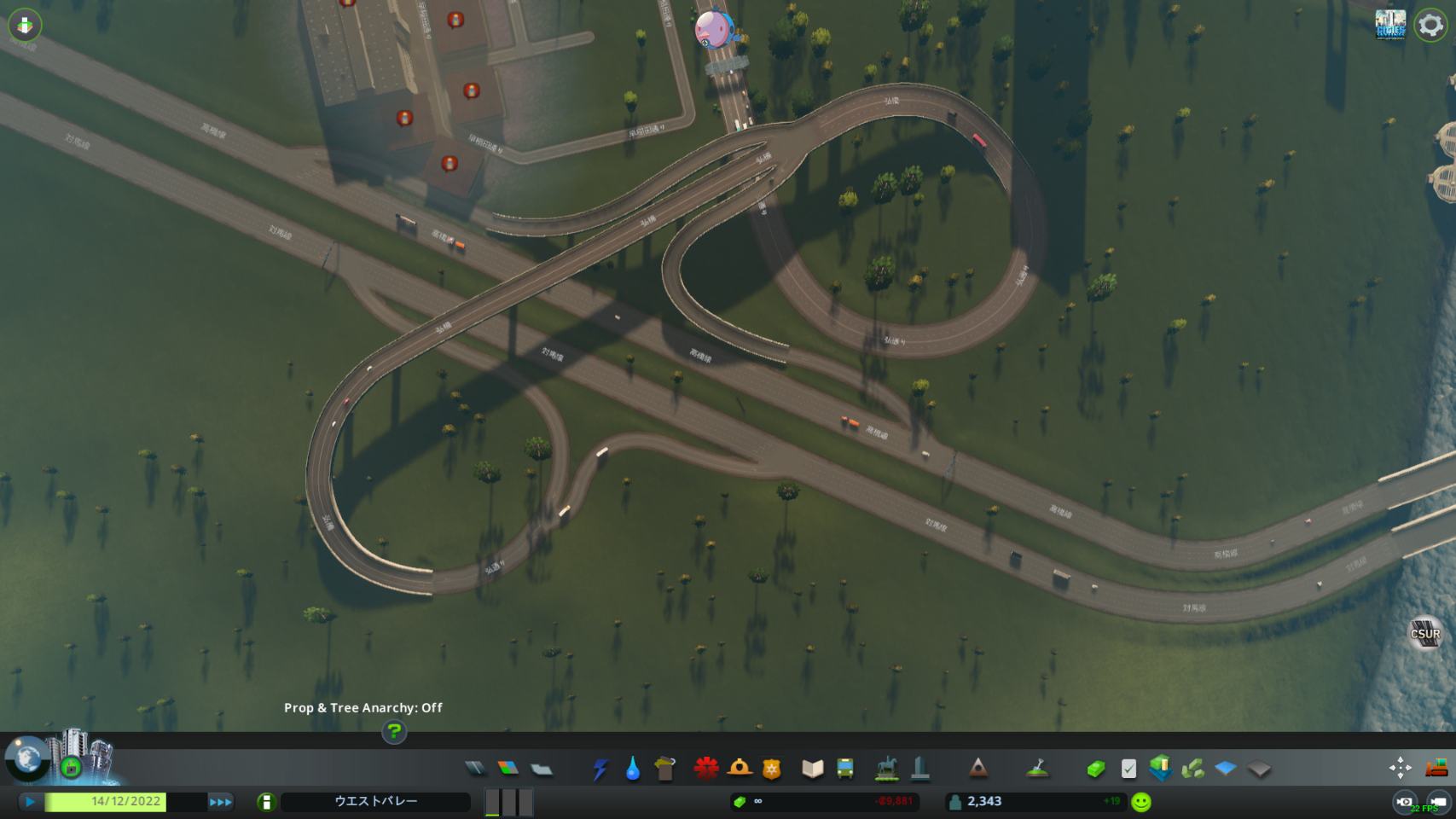Open the Landscaping tool menu
Screen dimensions: 1456x819
pyautogui.click(x=1037, y=769)
